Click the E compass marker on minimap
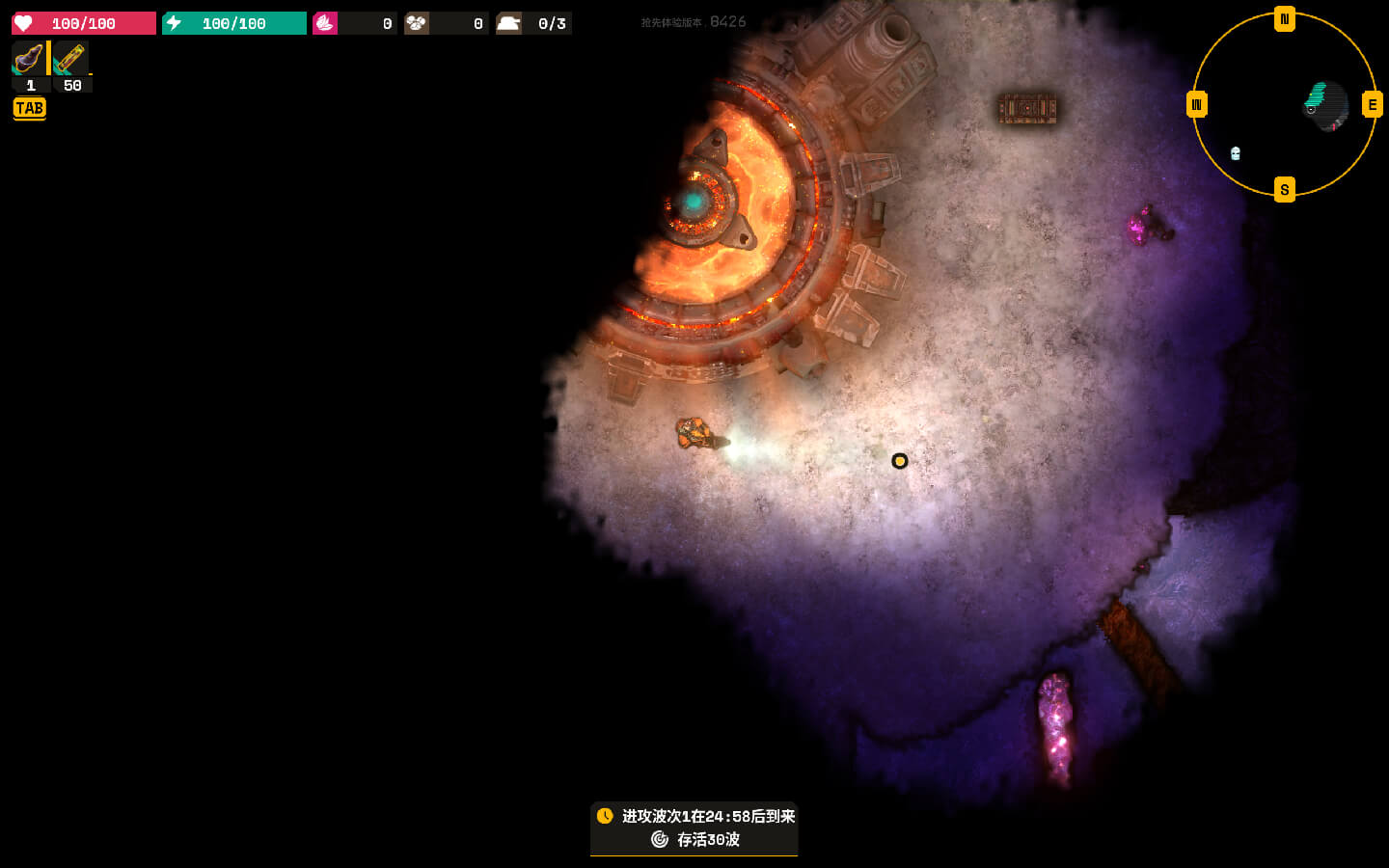The width and height of the screenshot is (1389, 868). tap(1372, 104)
